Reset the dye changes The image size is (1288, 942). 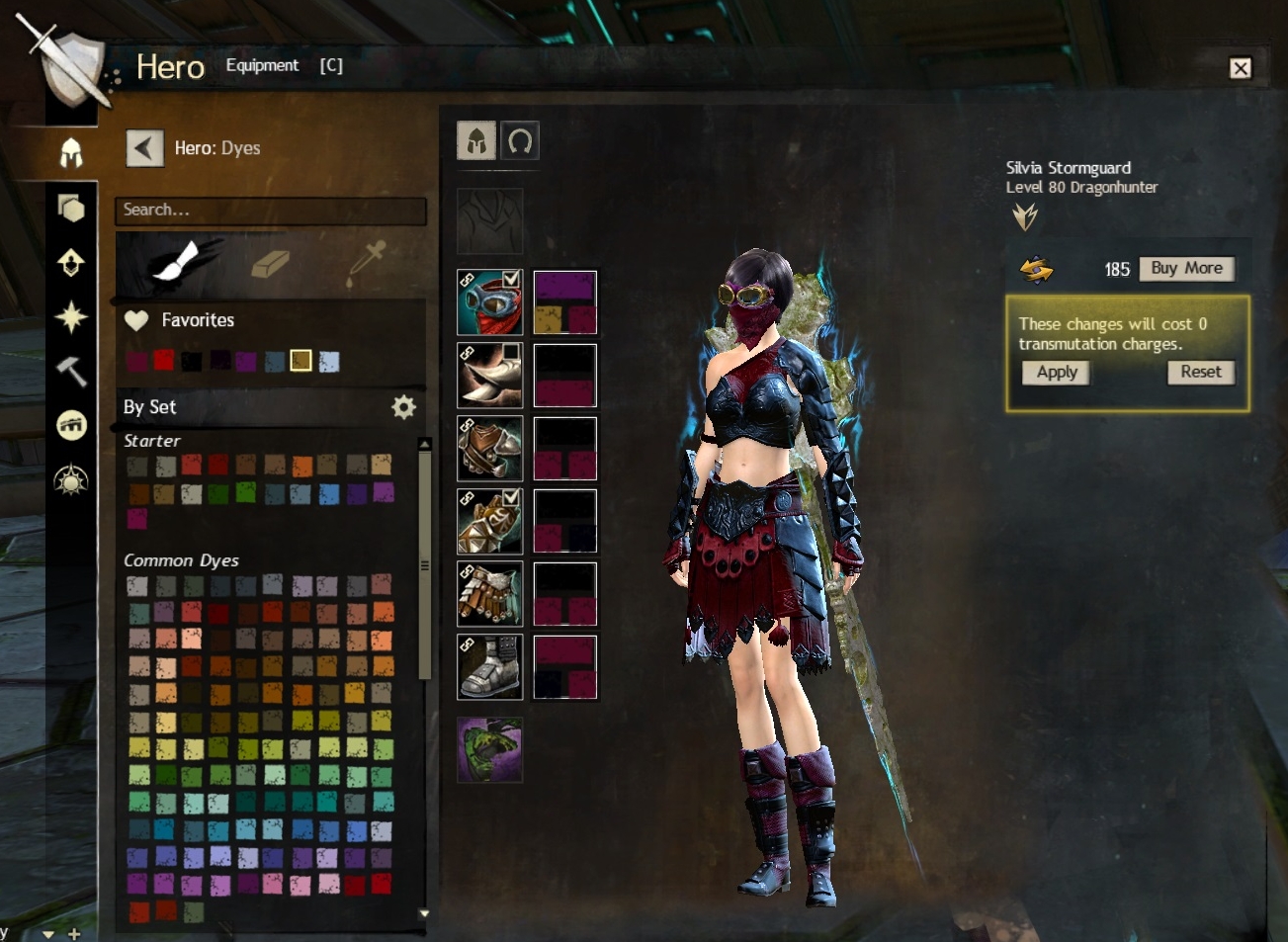pos(1200,372)
